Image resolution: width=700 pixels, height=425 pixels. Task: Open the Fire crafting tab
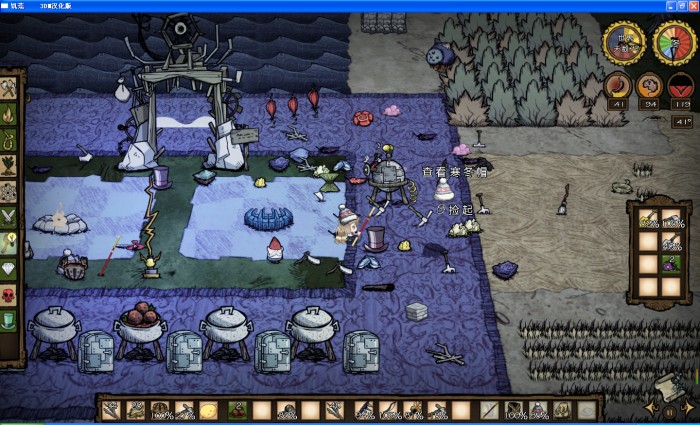(9, 114)
